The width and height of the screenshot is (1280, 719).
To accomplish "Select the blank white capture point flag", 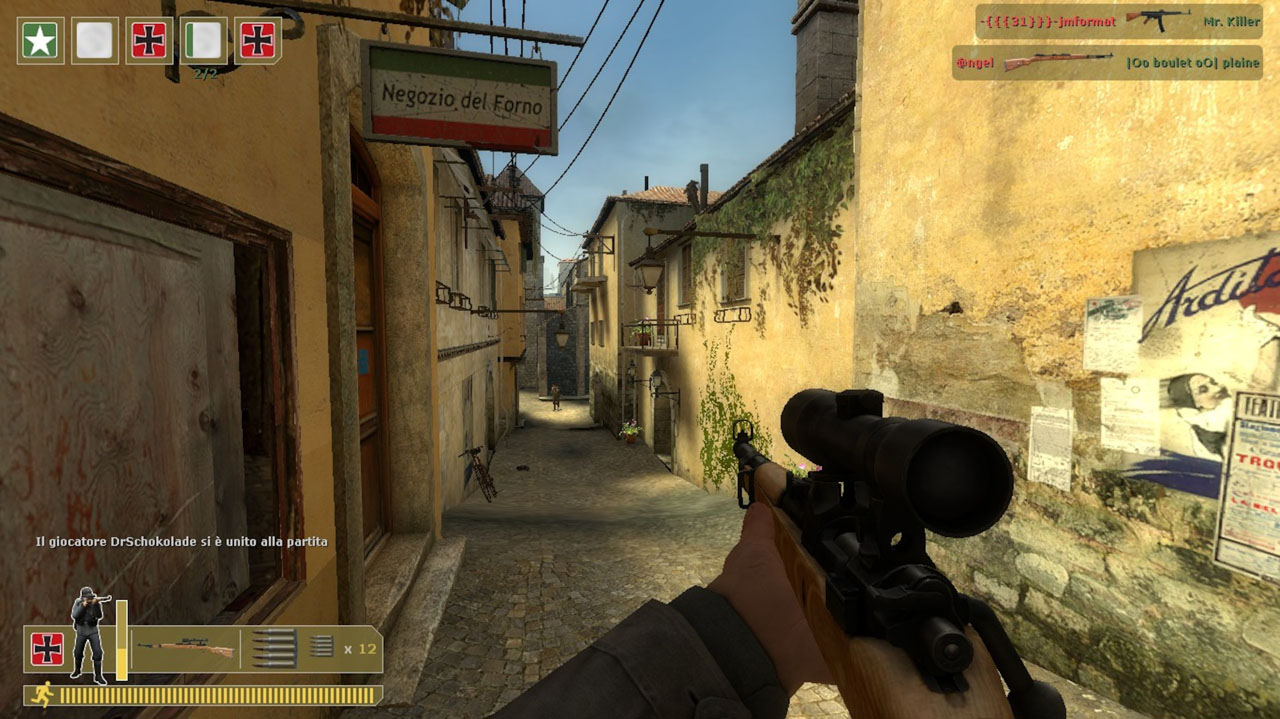I will 94,41.
